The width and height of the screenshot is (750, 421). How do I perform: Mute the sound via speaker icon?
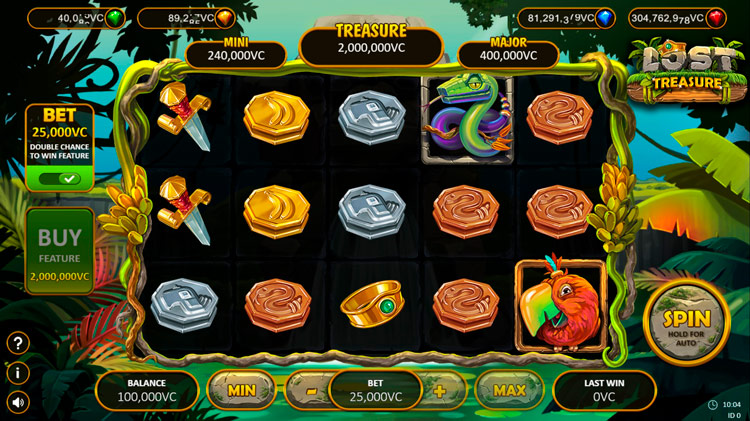18,402
